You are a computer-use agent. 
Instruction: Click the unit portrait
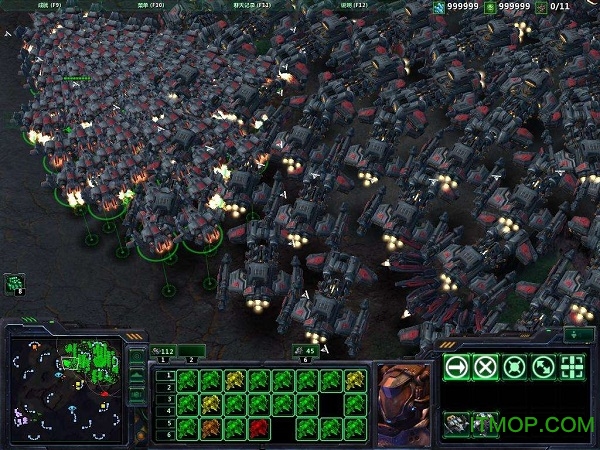tap(403, 391)
